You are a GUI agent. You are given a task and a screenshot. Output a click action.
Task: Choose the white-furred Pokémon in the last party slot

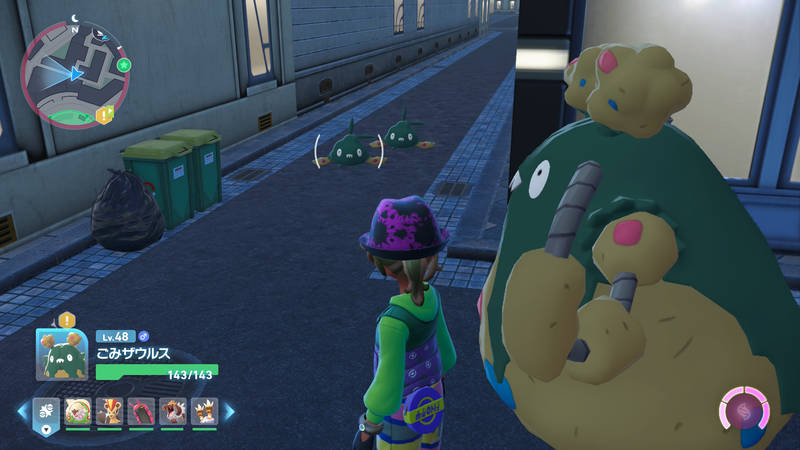tap(204, 410)
